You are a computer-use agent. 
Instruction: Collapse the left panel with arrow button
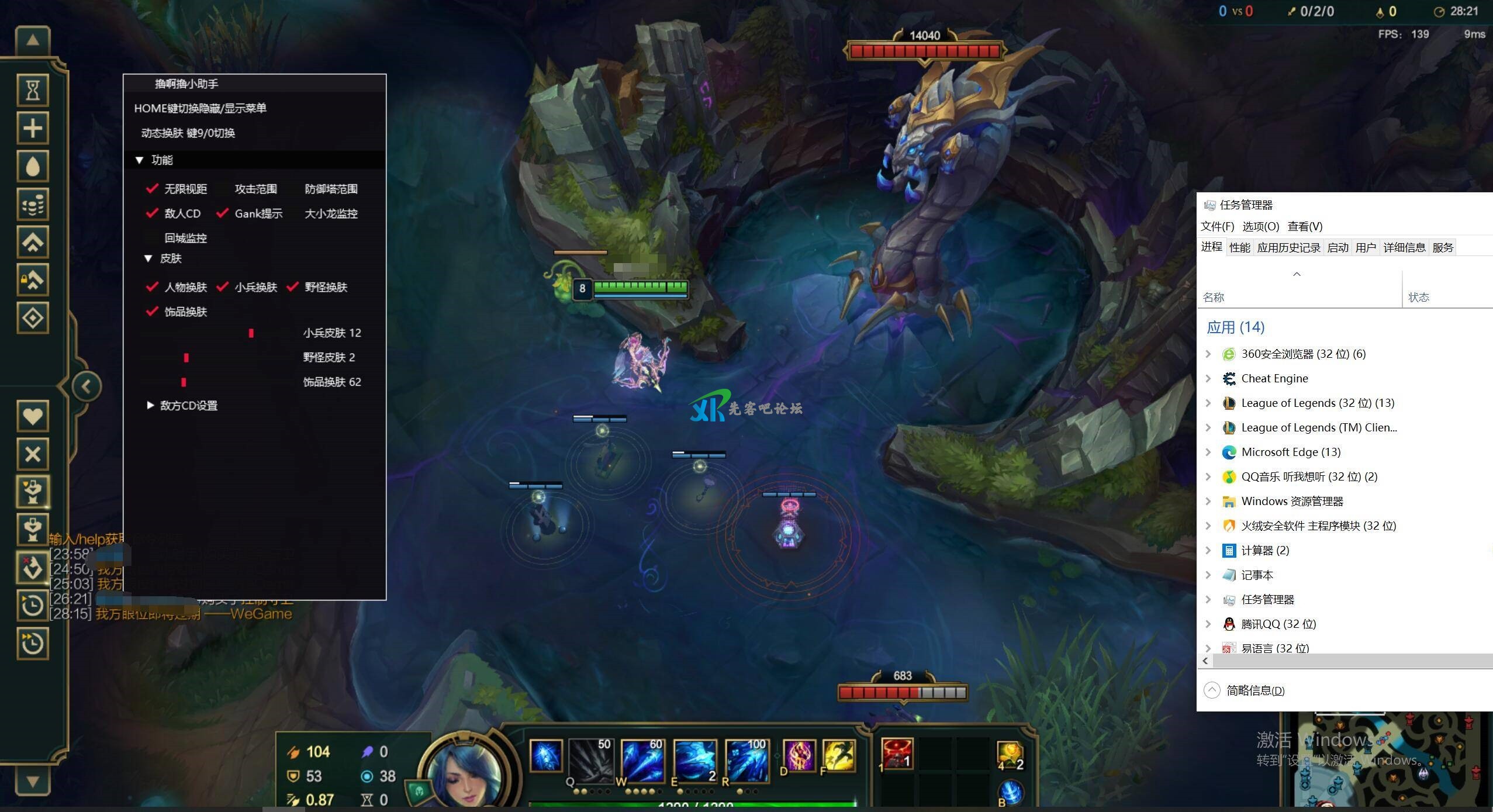(87, 386)
